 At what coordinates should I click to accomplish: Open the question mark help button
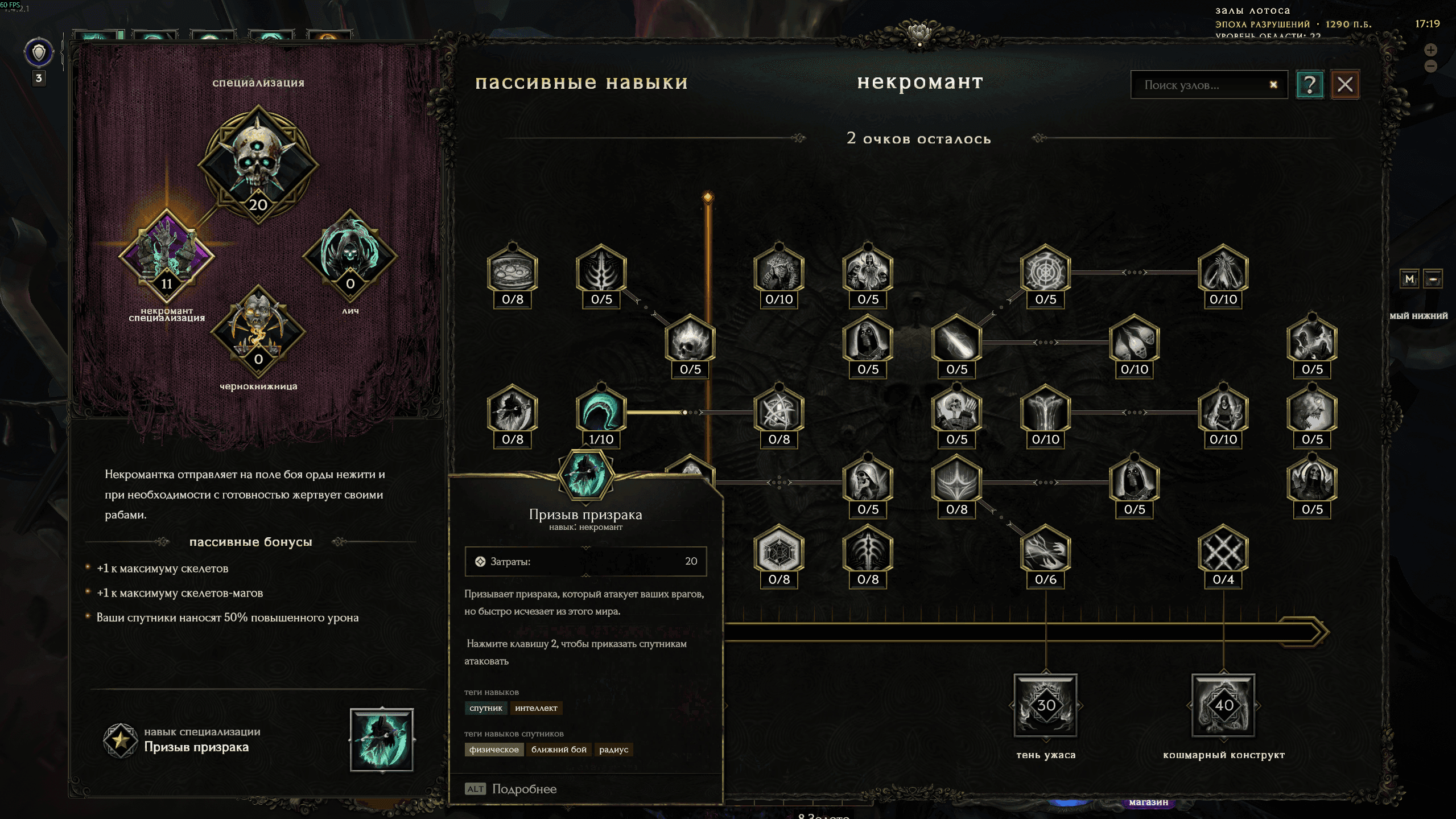coord(1309,85)
